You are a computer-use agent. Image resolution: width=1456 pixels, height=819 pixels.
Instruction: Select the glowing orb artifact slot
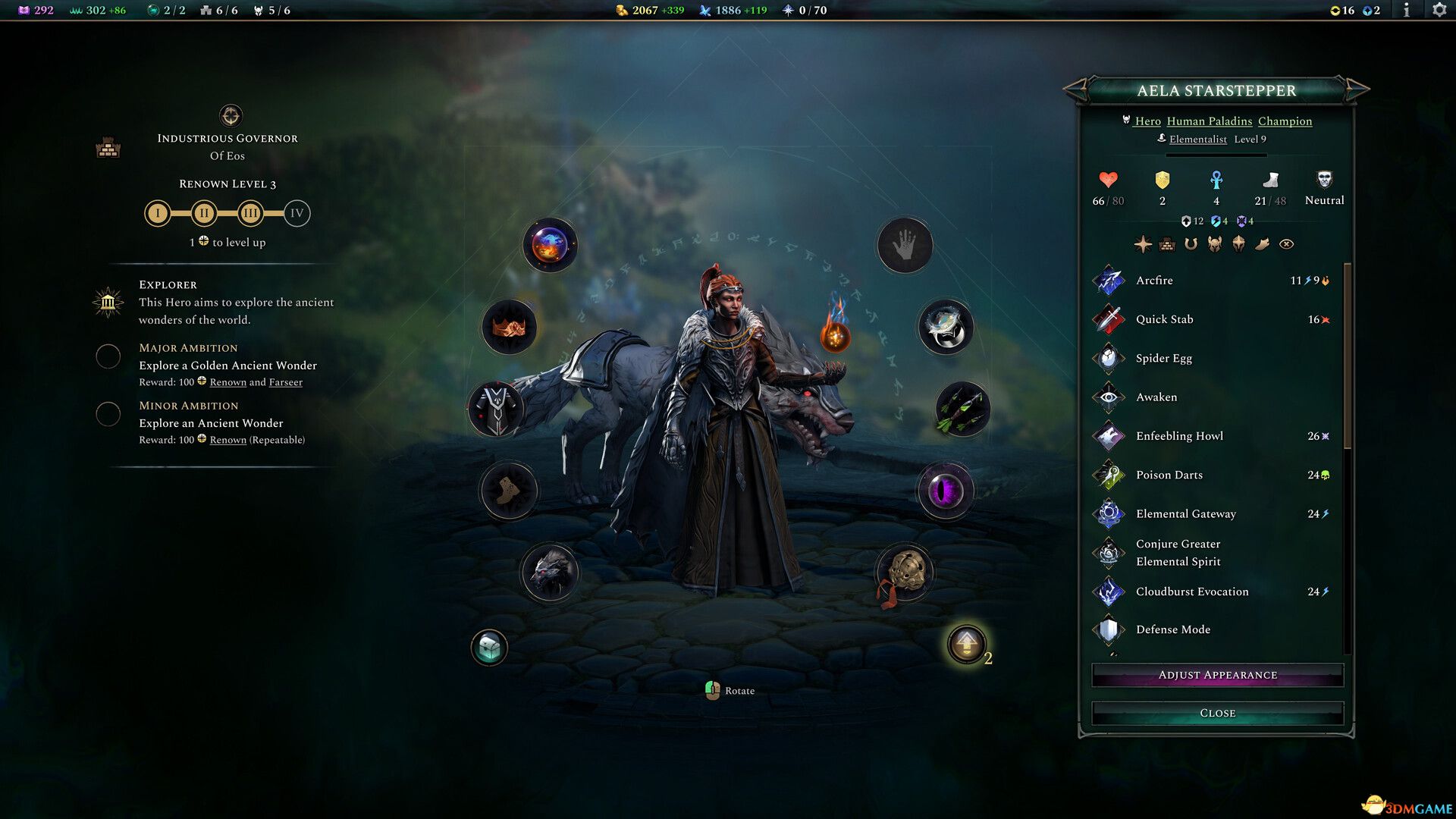[549, 244]
